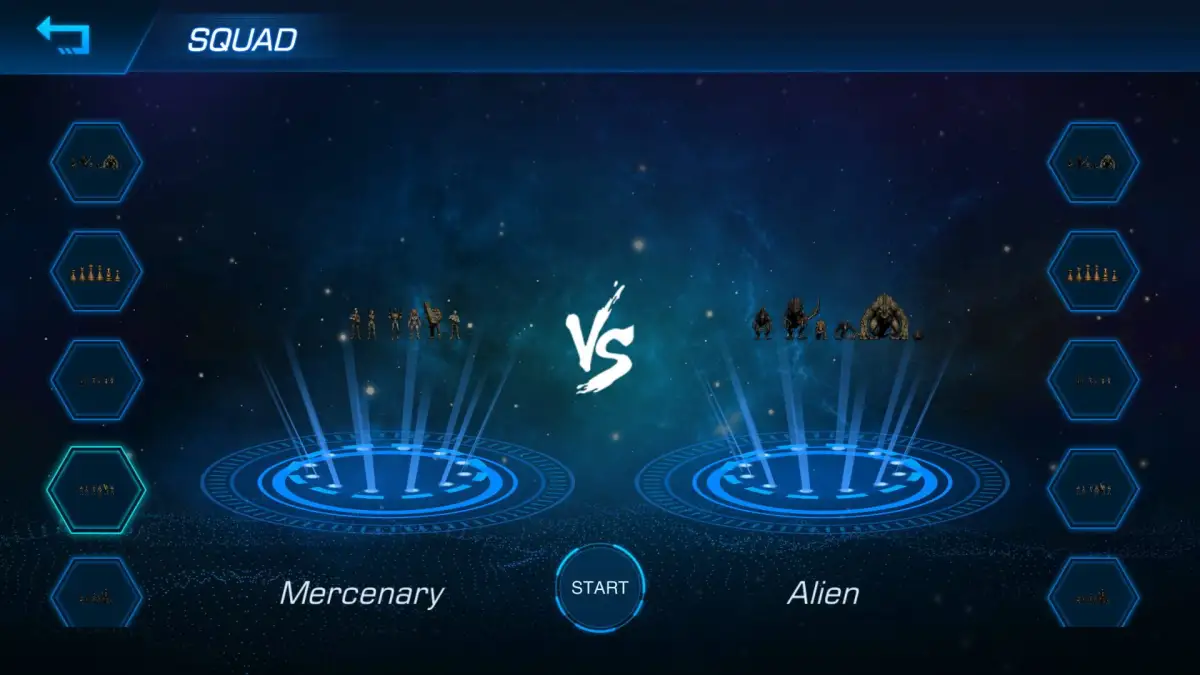Viewport: 1200px width, 675px height.
Task: Select the cyan-highlighted squad hexagon
Action: pos(96,489)
